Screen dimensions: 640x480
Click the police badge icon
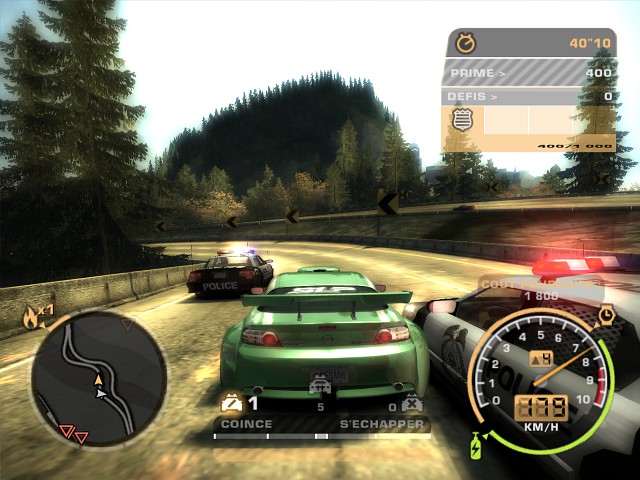[463, 120]
